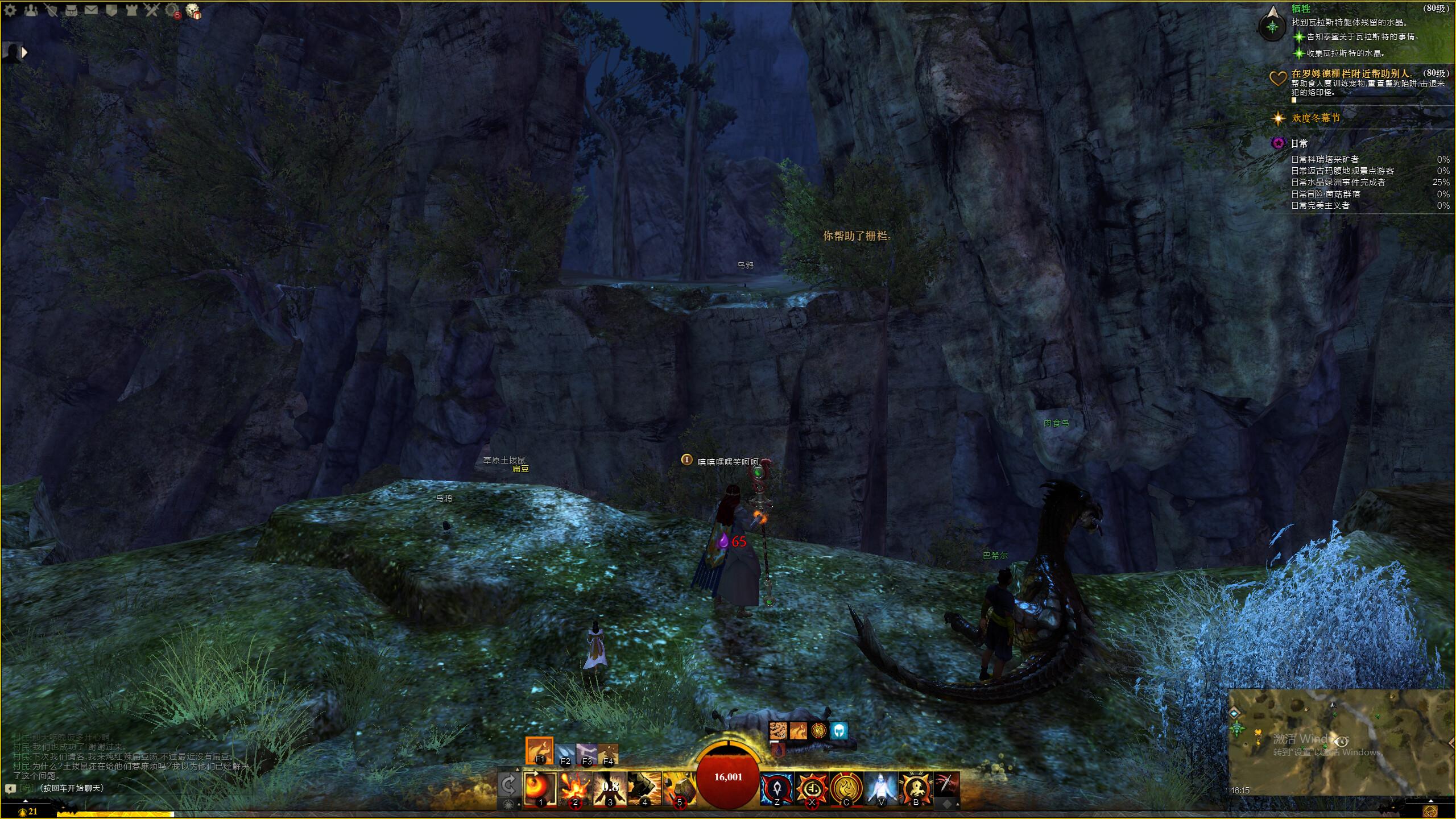
Task: Open the gear-shaped game menu icon
Action: click(10, 10)
